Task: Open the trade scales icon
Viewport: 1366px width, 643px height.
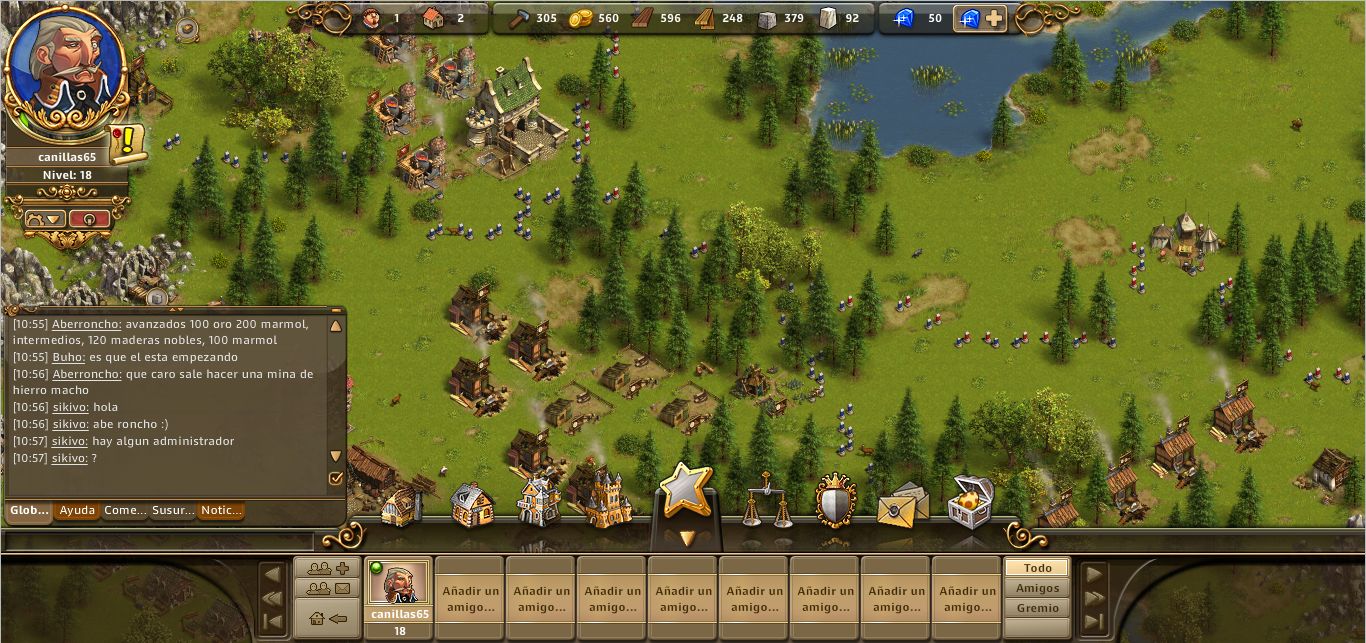Action: point(766,500)
